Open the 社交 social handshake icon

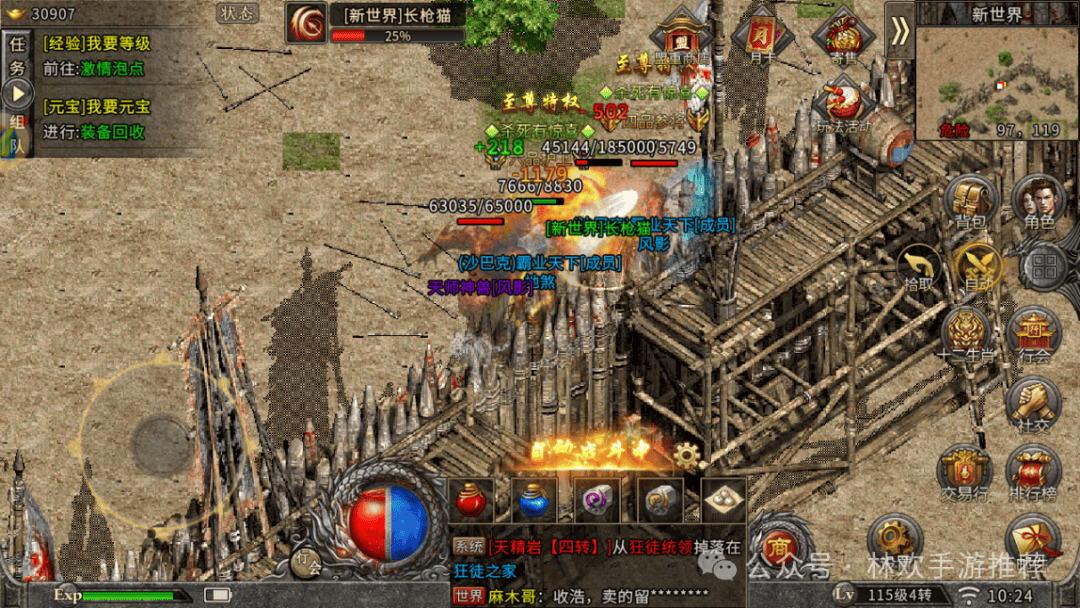(1034, 403)
